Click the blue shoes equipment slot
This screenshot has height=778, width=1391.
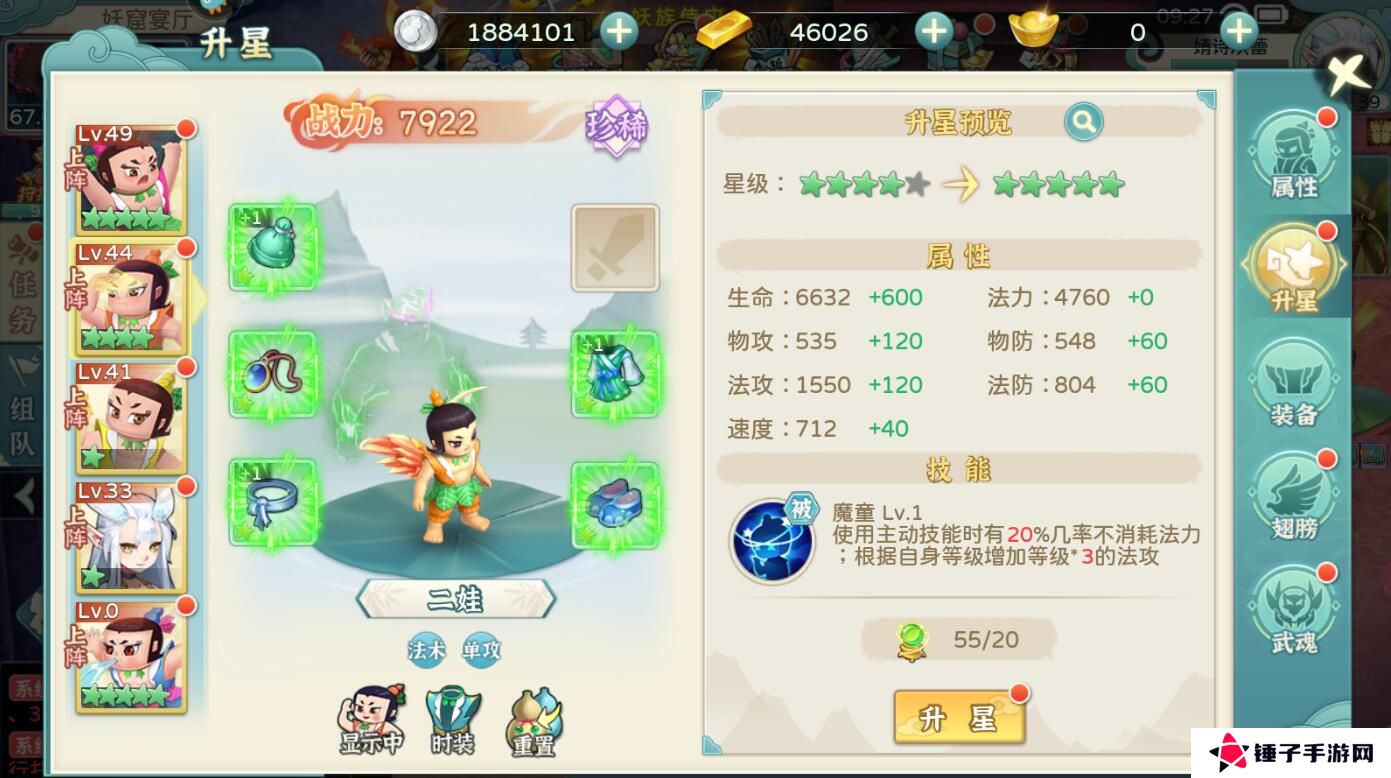coord(615,502)
